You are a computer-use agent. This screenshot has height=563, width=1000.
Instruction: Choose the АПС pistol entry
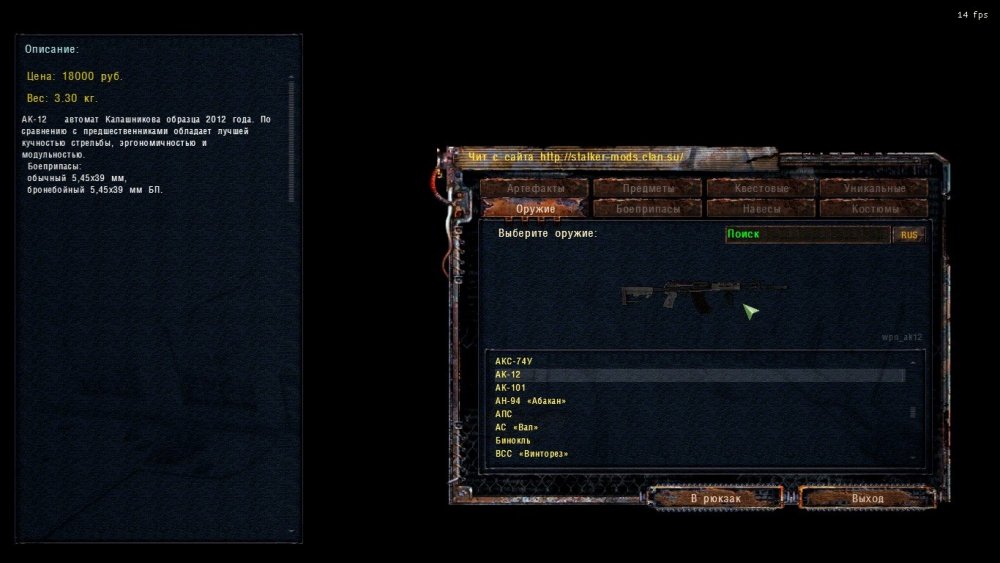click(x=504, y=414)
